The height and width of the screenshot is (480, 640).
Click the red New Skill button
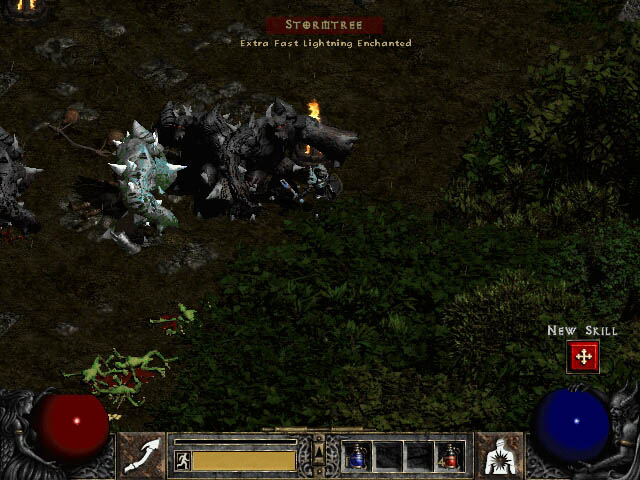click(x=582, y=356)
